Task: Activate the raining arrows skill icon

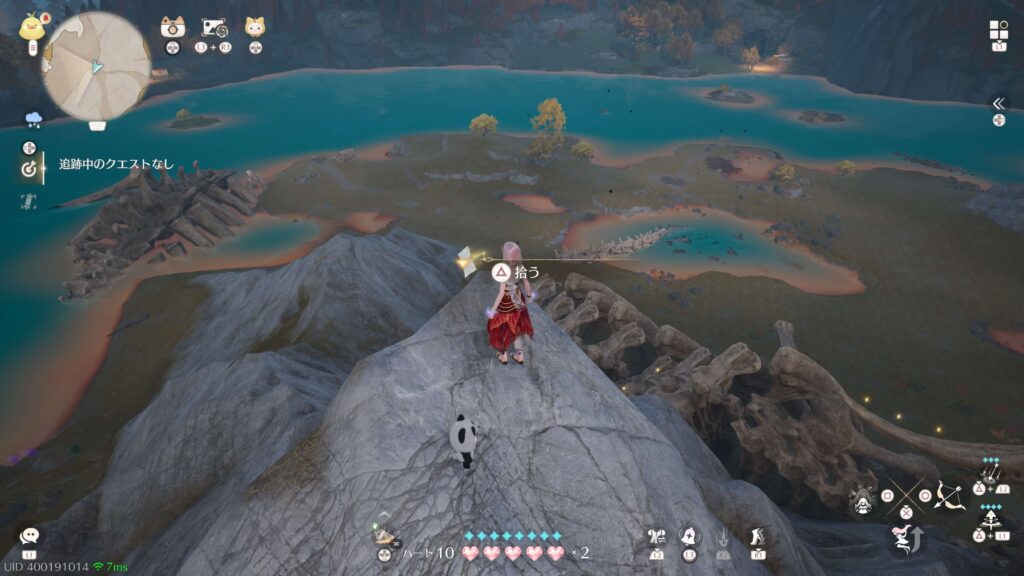Action: [x=991, y=470]
